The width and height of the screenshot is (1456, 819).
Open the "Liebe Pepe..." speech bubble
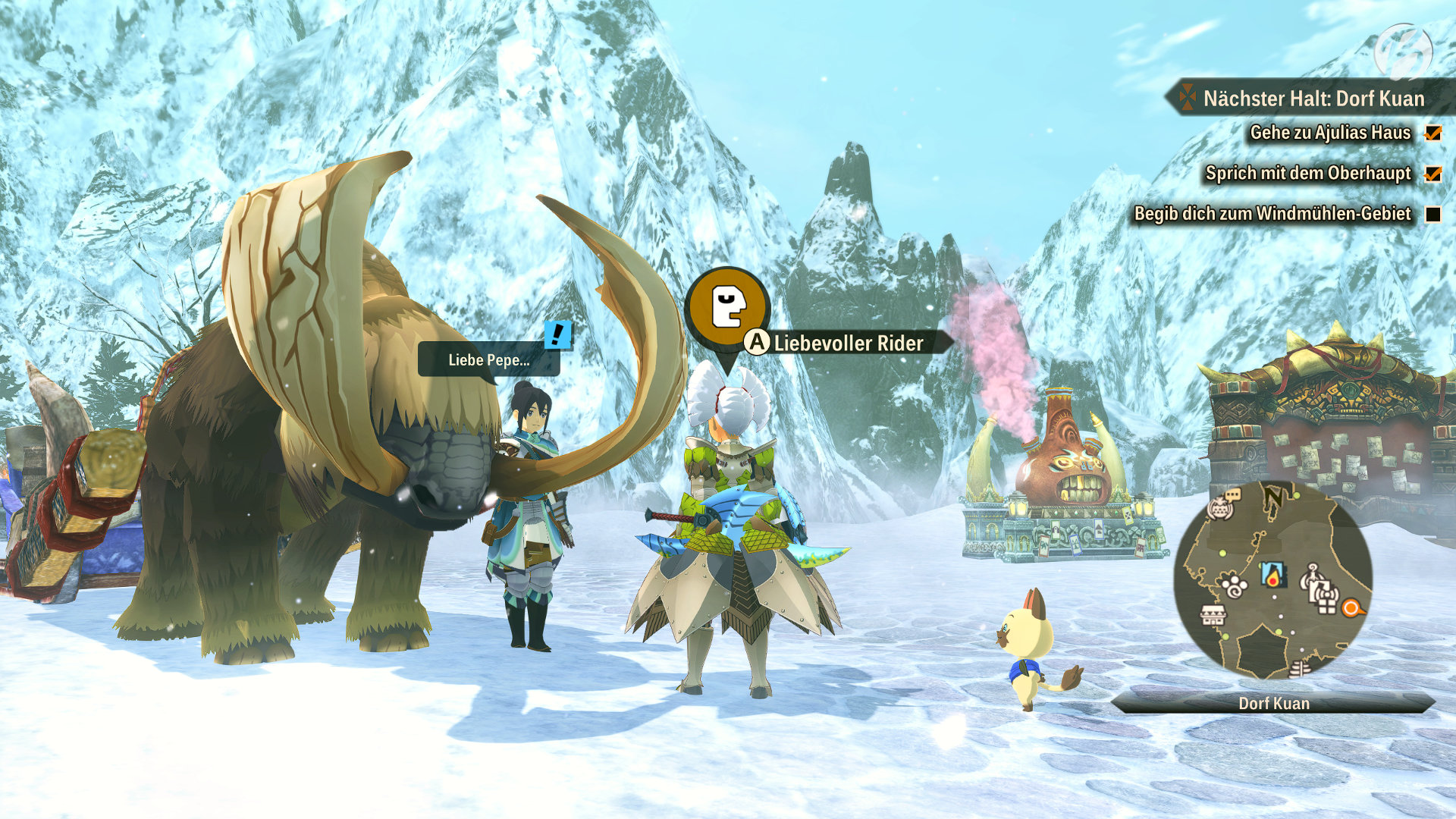(488, 359)
